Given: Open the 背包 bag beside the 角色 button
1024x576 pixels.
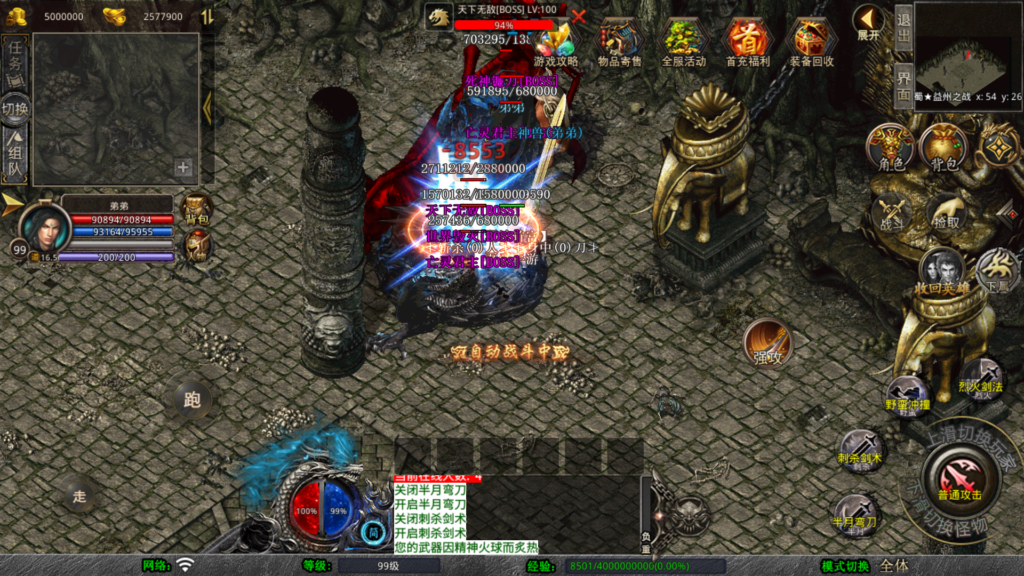Looking at the screenshot, I should (x=942, y=147).
